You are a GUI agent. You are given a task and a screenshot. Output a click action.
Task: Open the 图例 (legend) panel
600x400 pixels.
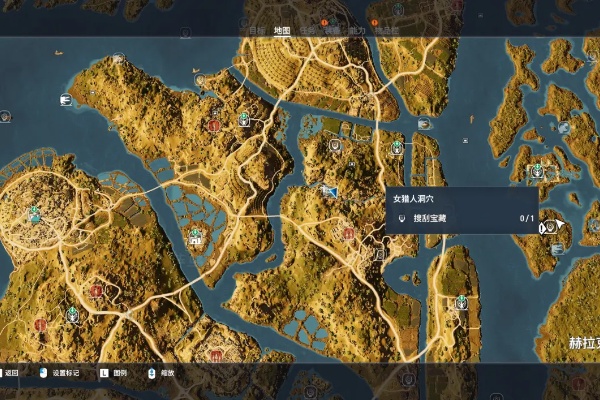pyautogui.click(x=118, y=372)
